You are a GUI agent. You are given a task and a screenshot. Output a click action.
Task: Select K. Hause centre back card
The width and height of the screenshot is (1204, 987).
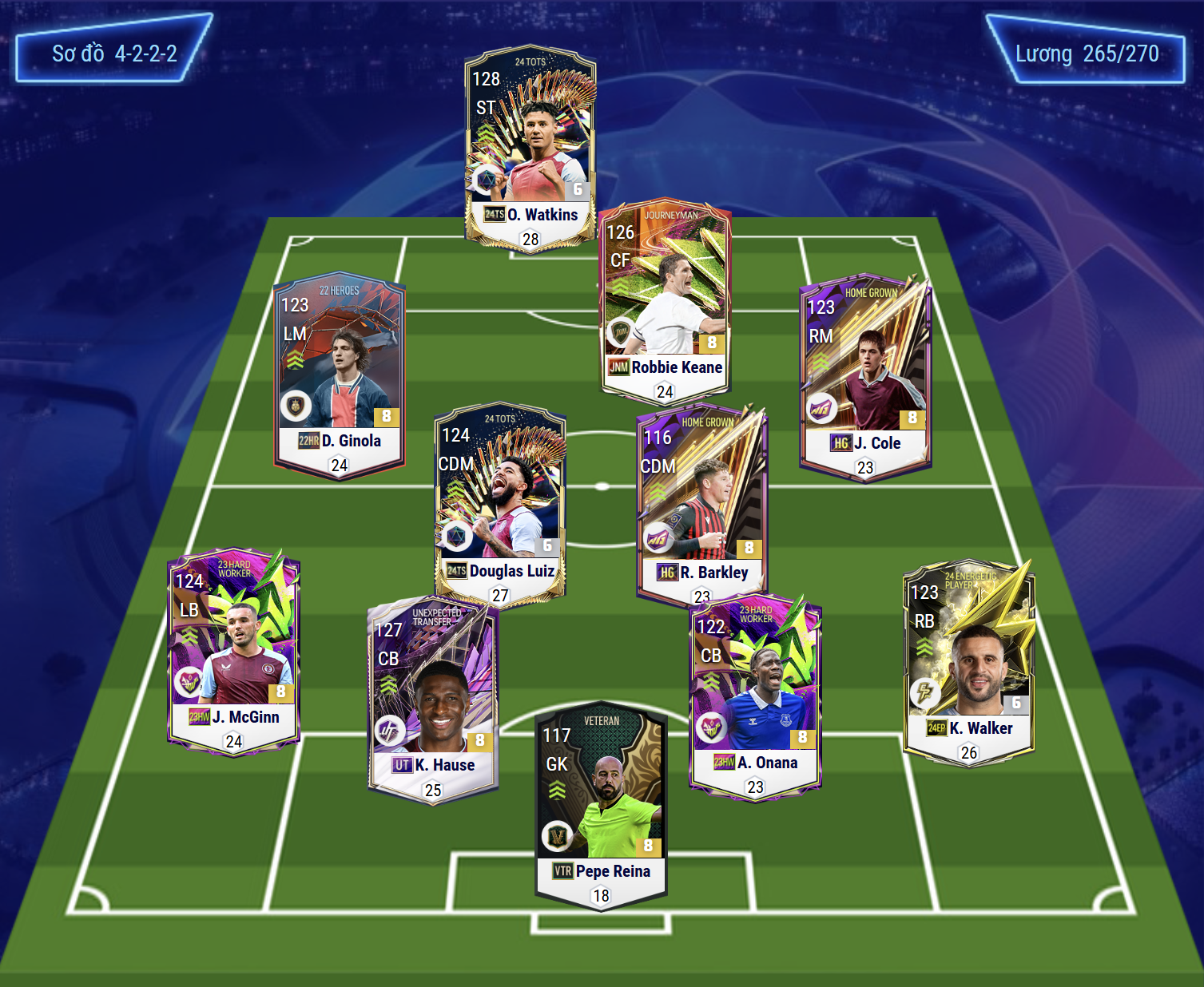433,700
